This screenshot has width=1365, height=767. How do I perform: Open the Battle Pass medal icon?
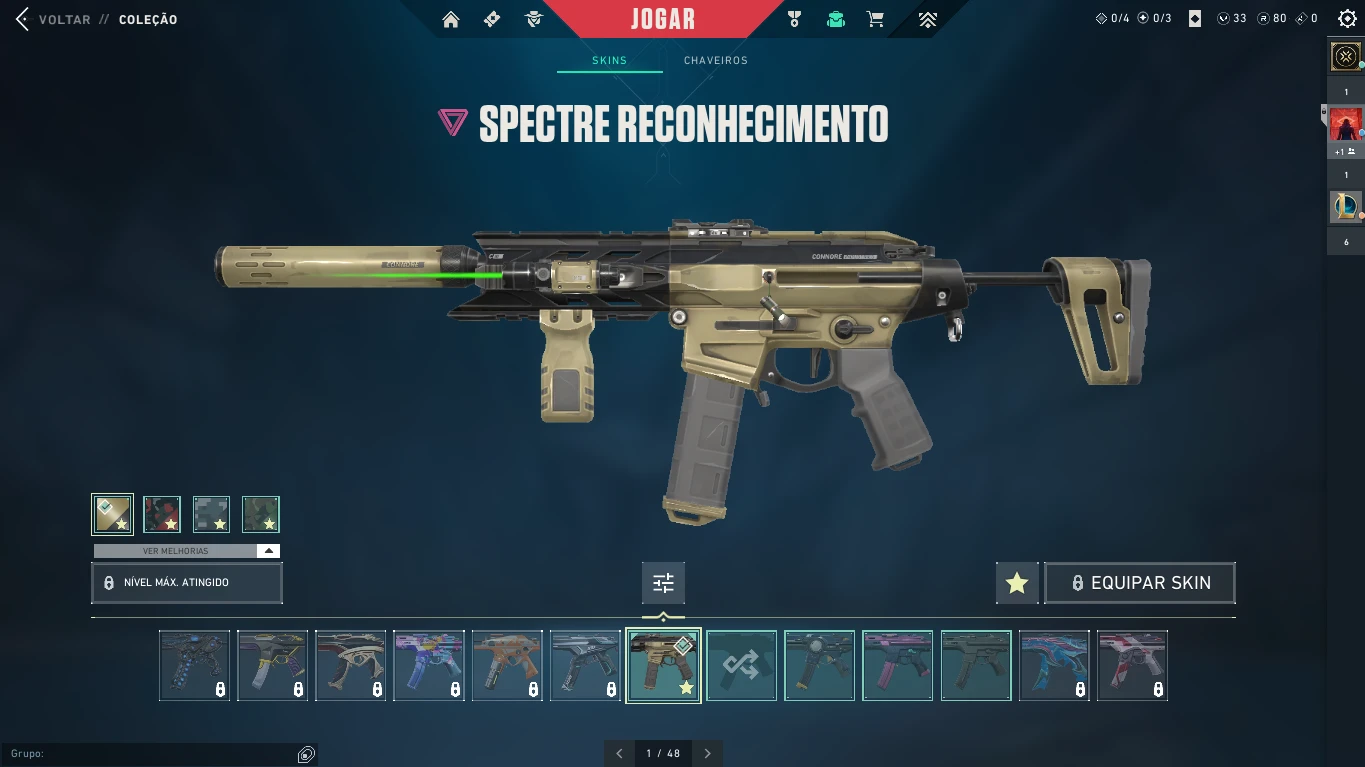click(x=794, y=18)
